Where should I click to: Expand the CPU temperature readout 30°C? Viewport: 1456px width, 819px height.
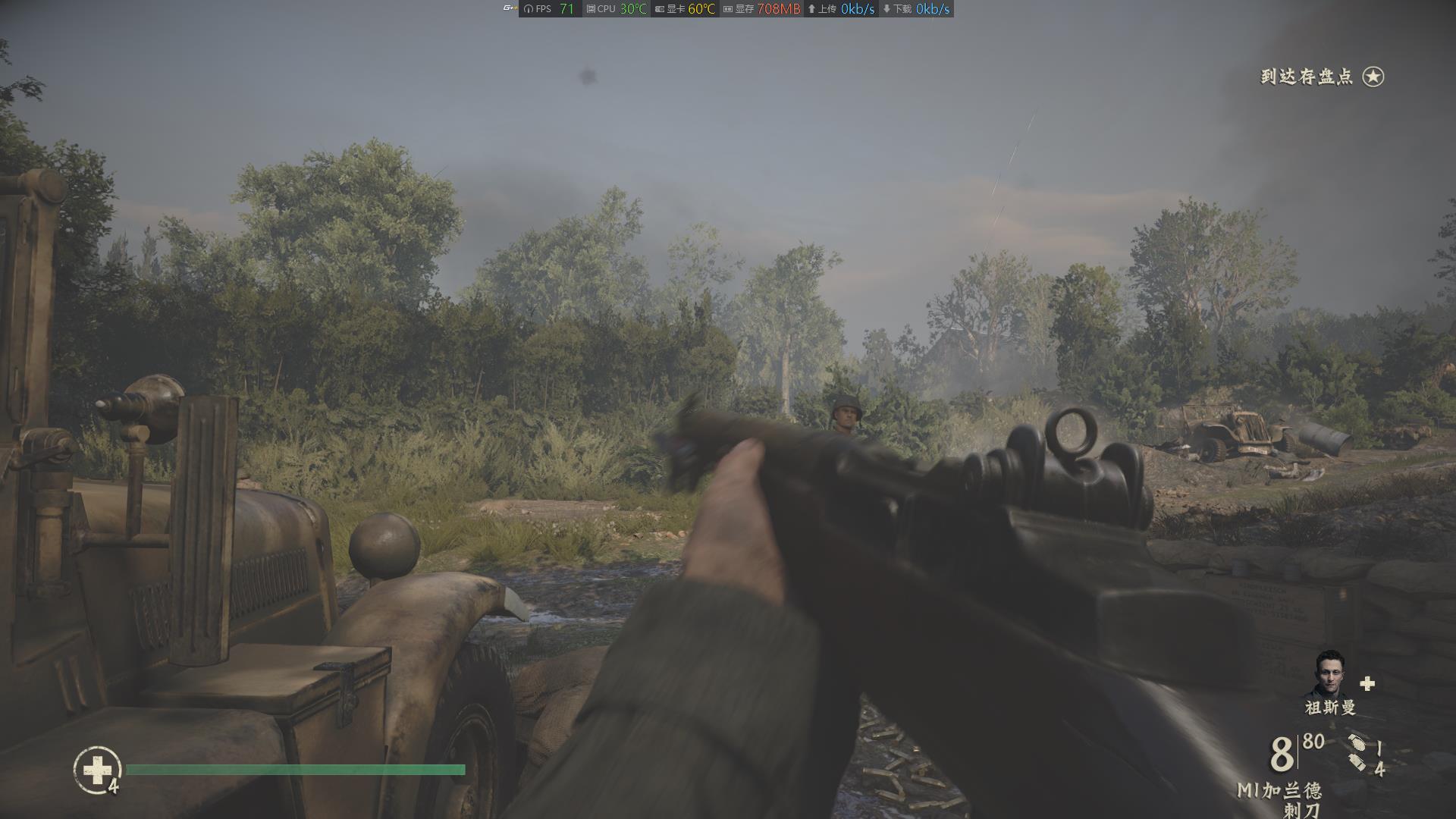631,9
